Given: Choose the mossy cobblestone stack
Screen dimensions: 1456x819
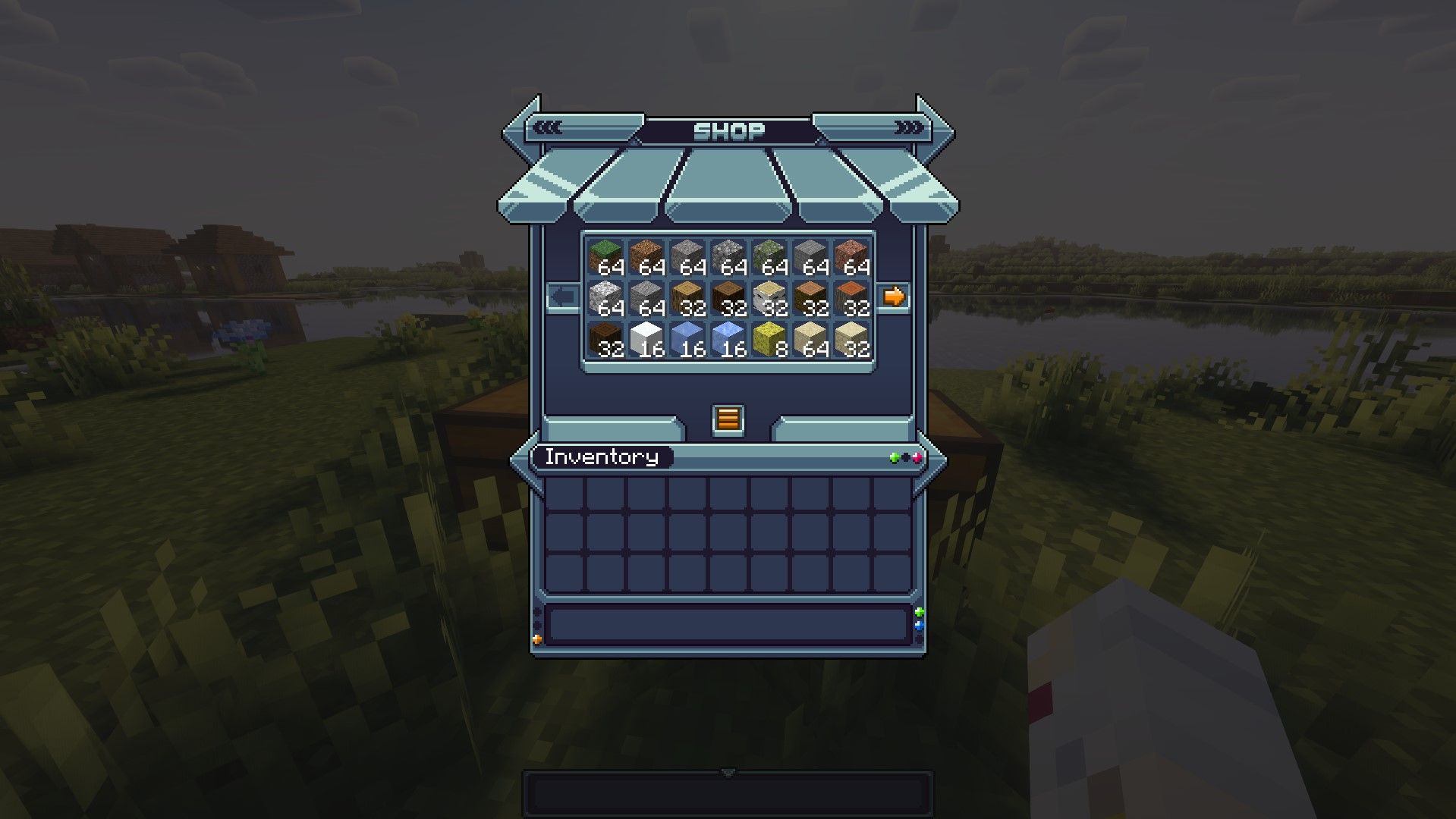Looking at the screenshot, I should click(x=769, y=257).
